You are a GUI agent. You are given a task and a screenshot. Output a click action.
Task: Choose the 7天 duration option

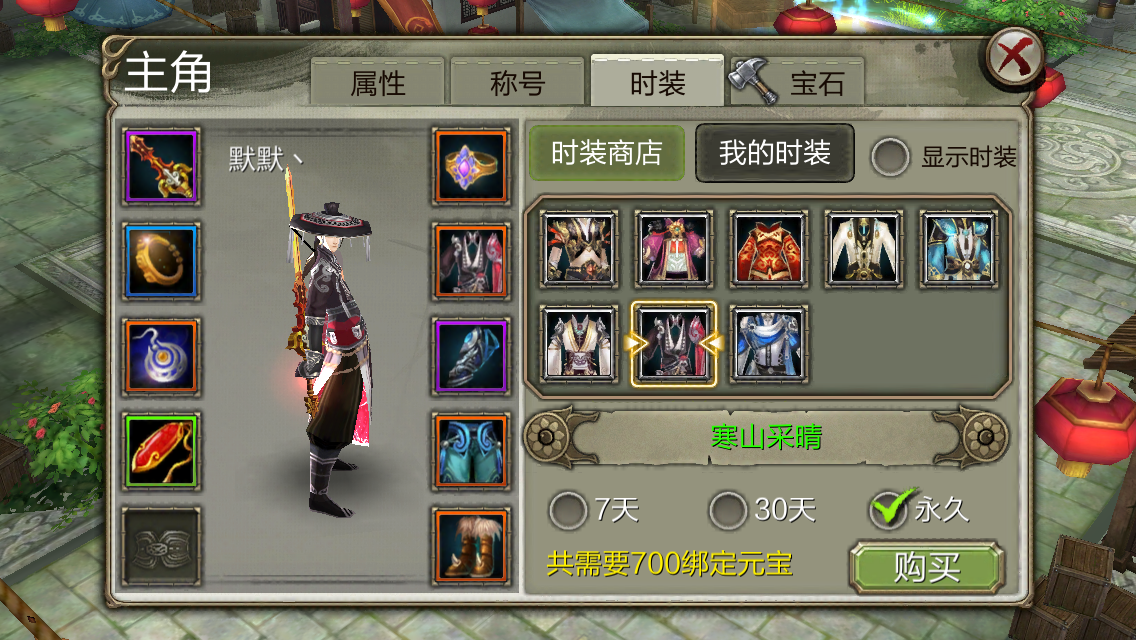pyautogui.click(x=569, y=511)
